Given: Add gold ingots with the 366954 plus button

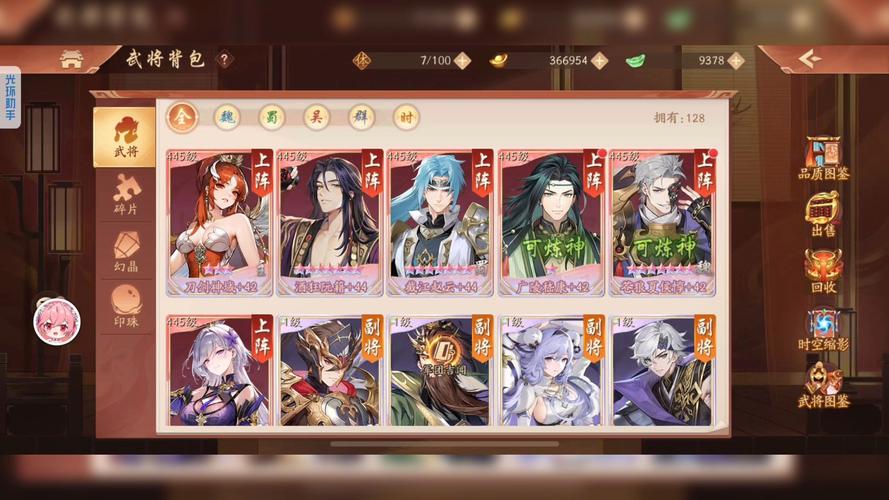Looking at the screenshot, I should 599,60.
